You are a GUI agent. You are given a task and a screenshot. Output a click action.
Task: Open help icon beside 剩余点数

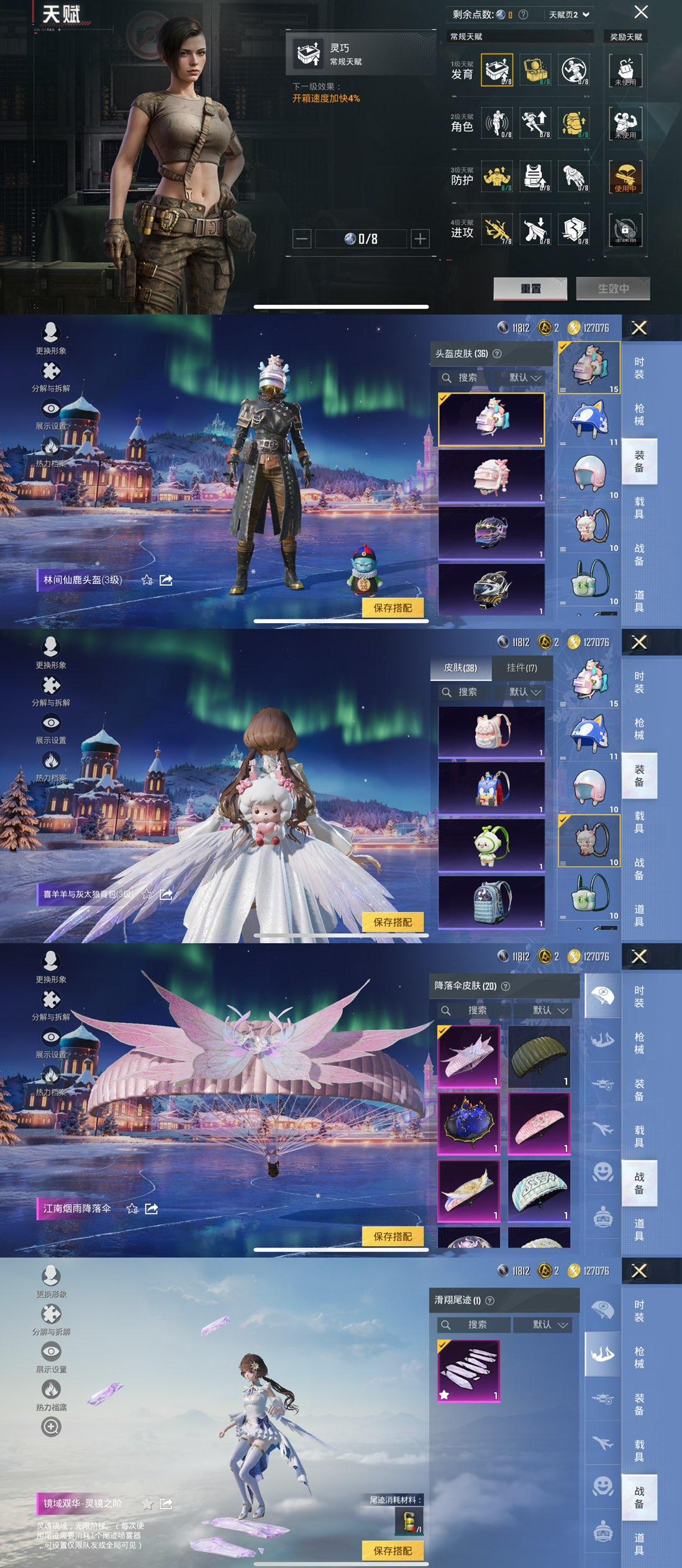523,14
